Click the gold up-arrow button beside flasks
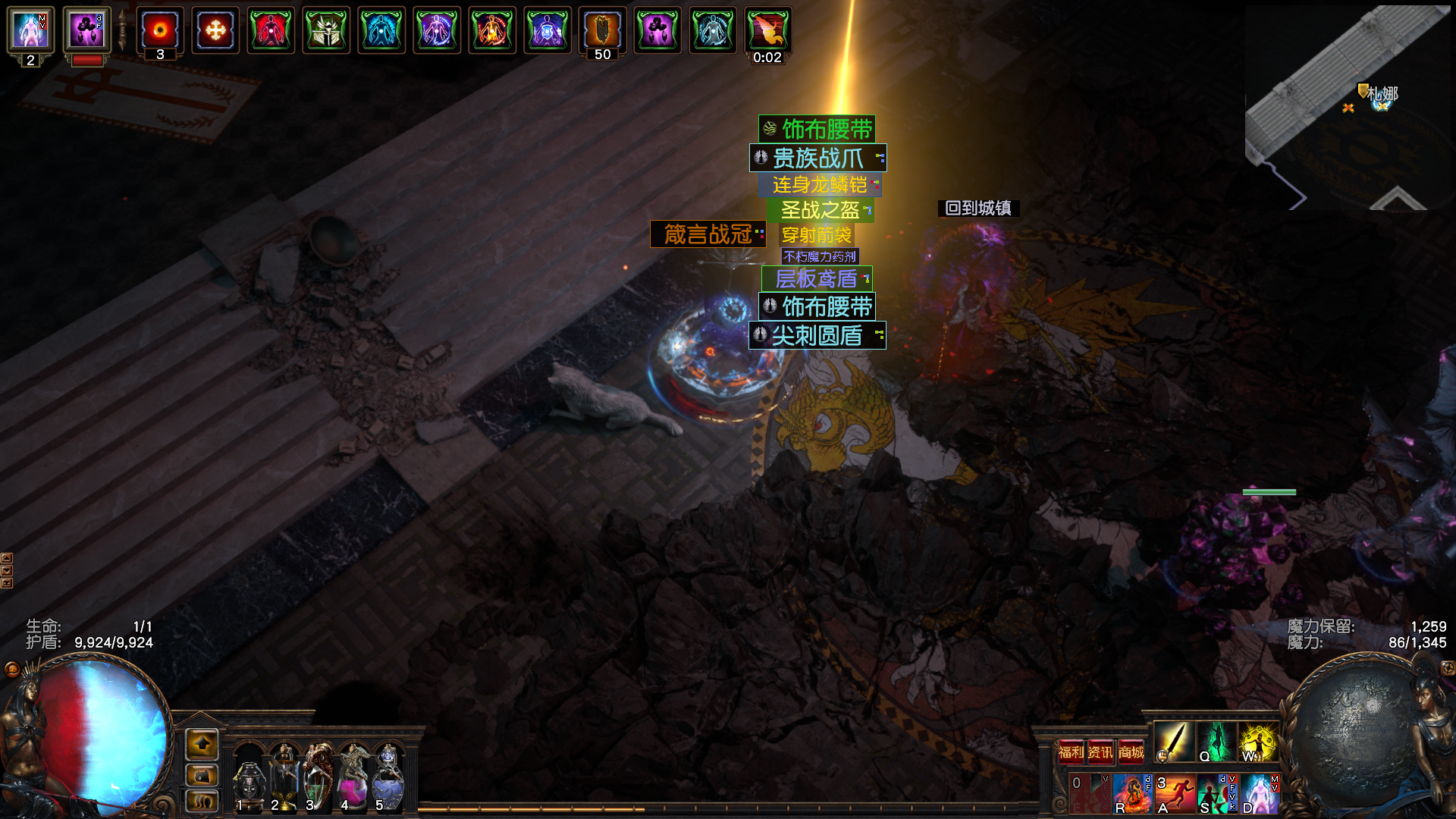The width and height of the screenshot is (1456, 819). tap(202, 745)
